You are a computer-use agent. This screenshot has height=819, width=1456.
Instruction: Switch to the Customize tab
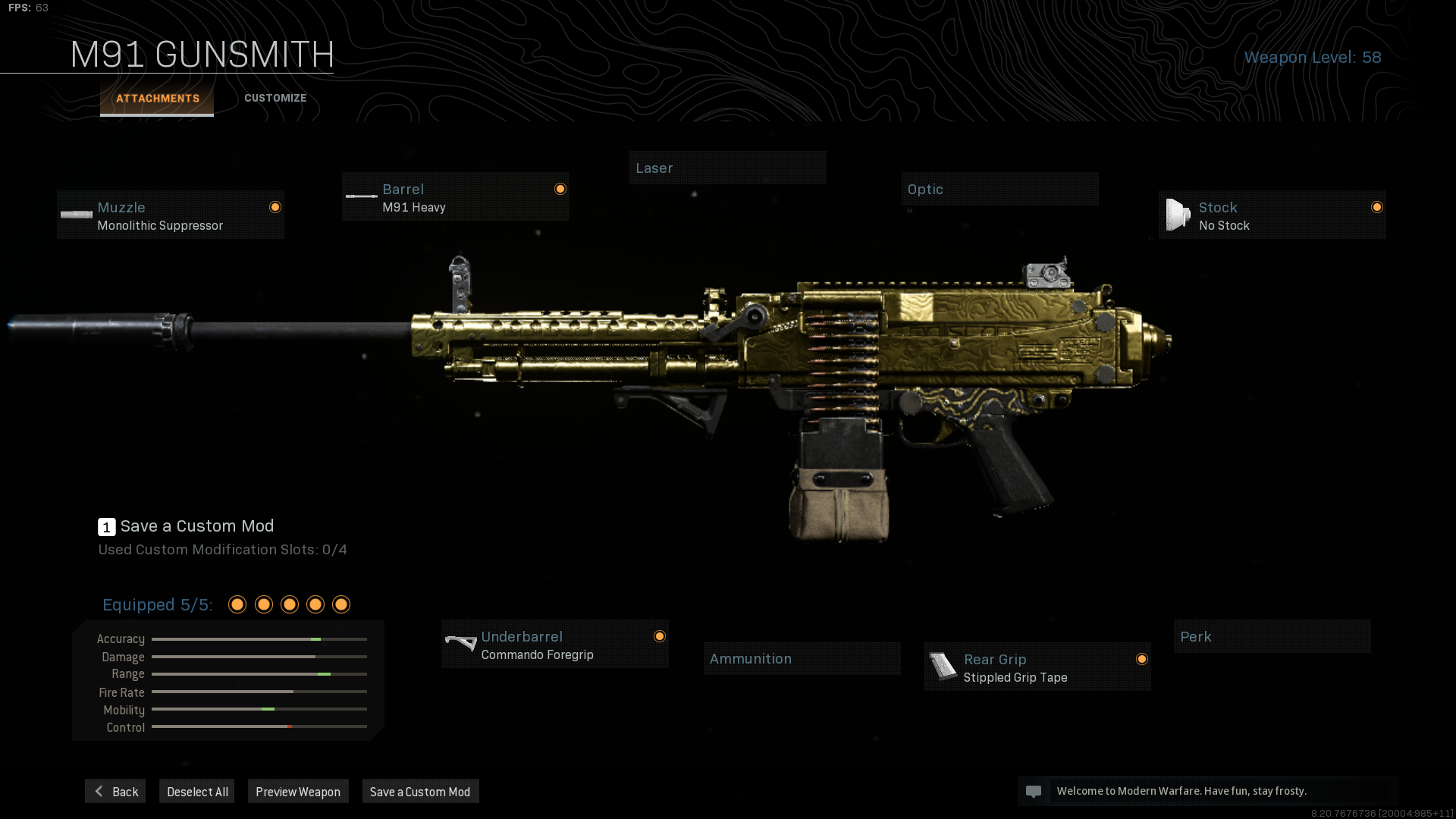tap(275, 98)
